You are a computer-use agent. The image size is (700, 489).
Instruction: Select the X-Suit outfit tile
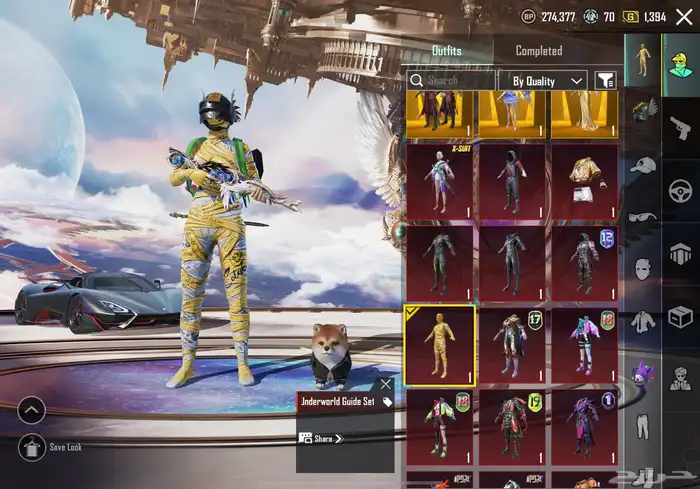pyautogui.click(x=439, y=181)
